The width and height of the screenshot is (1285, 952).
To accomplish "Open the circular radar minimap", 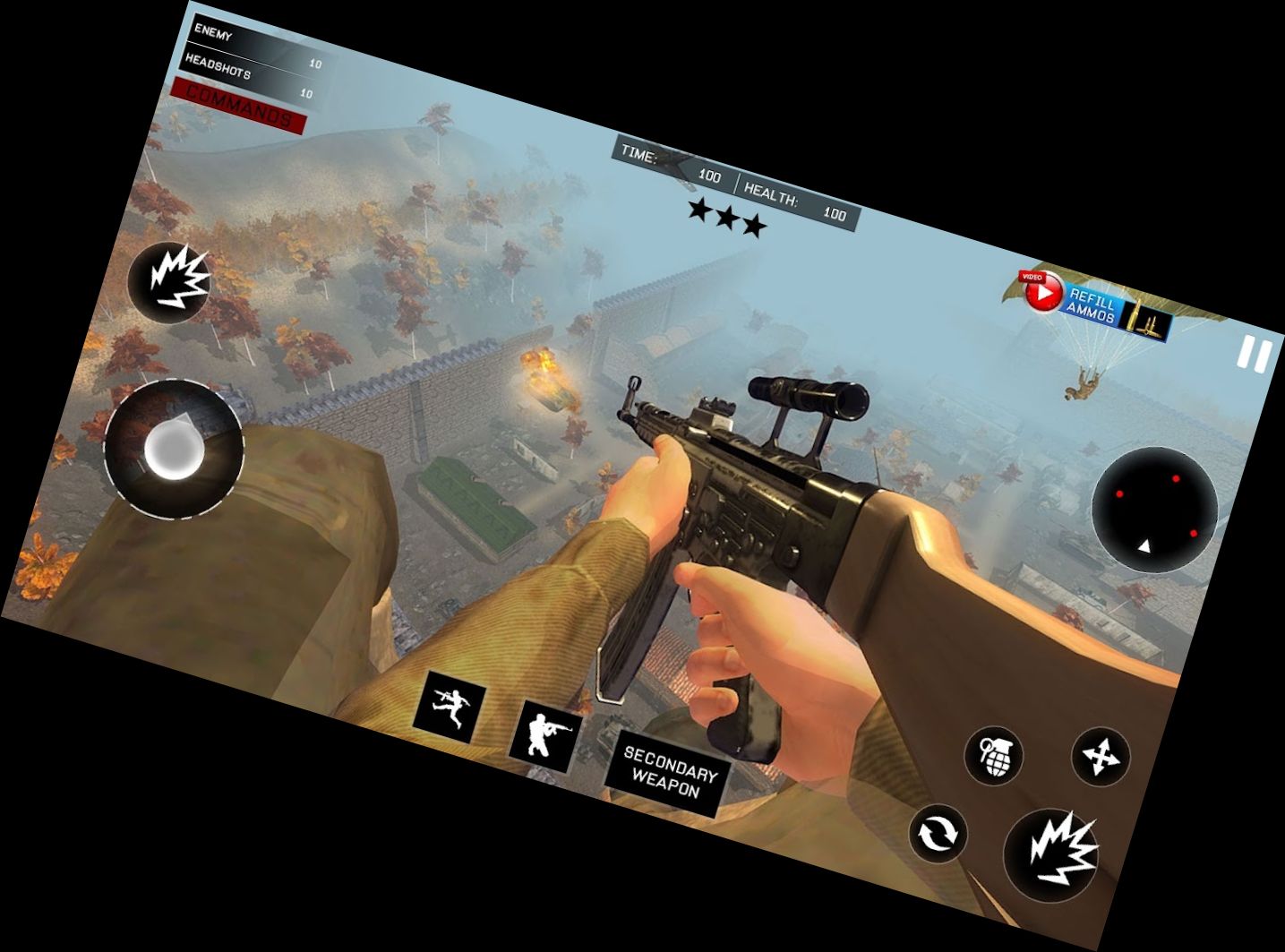I will (1154, 510).
